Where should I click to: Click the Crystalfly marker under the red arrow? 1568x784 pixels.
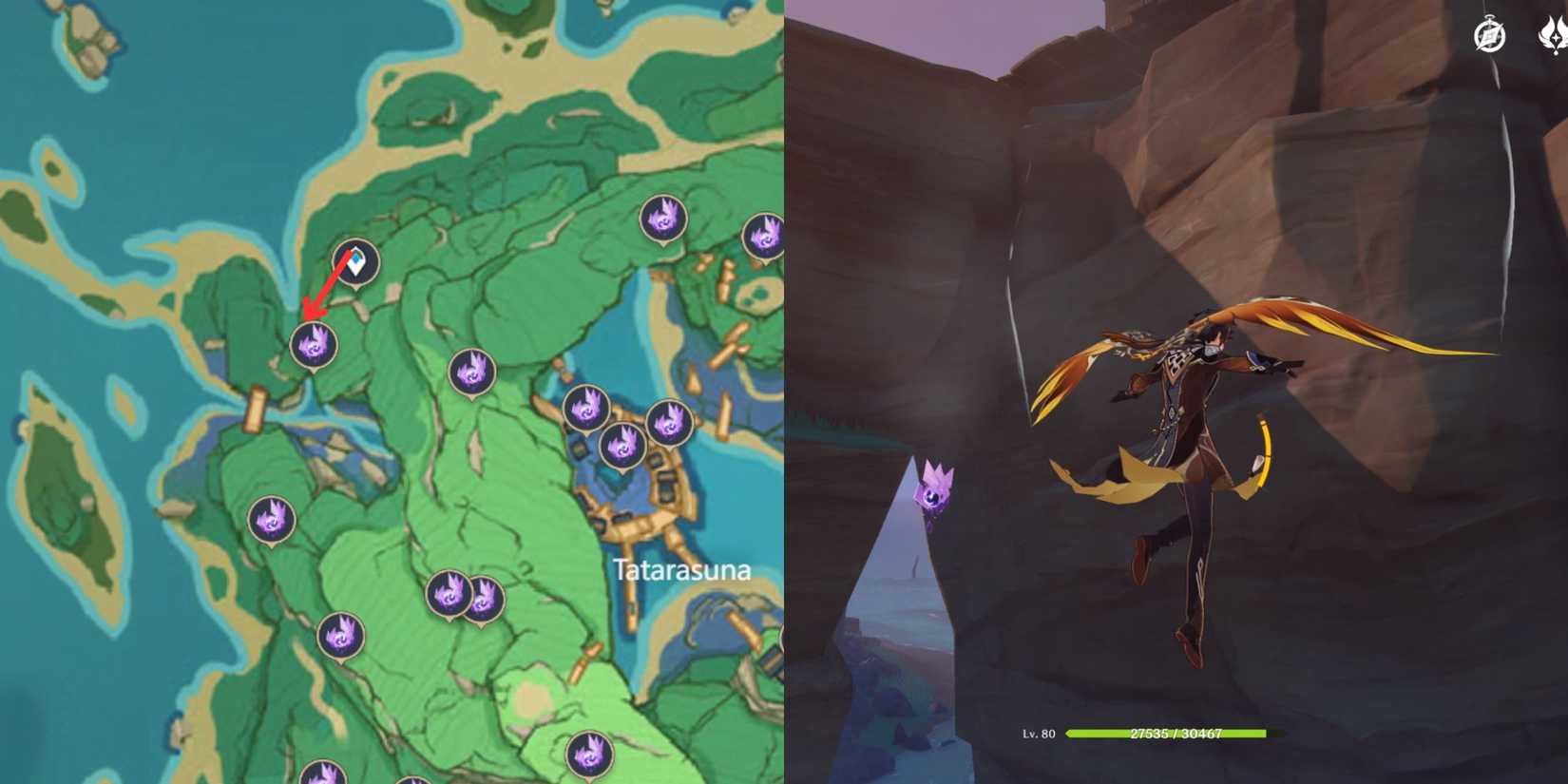(x=314, y=345)
